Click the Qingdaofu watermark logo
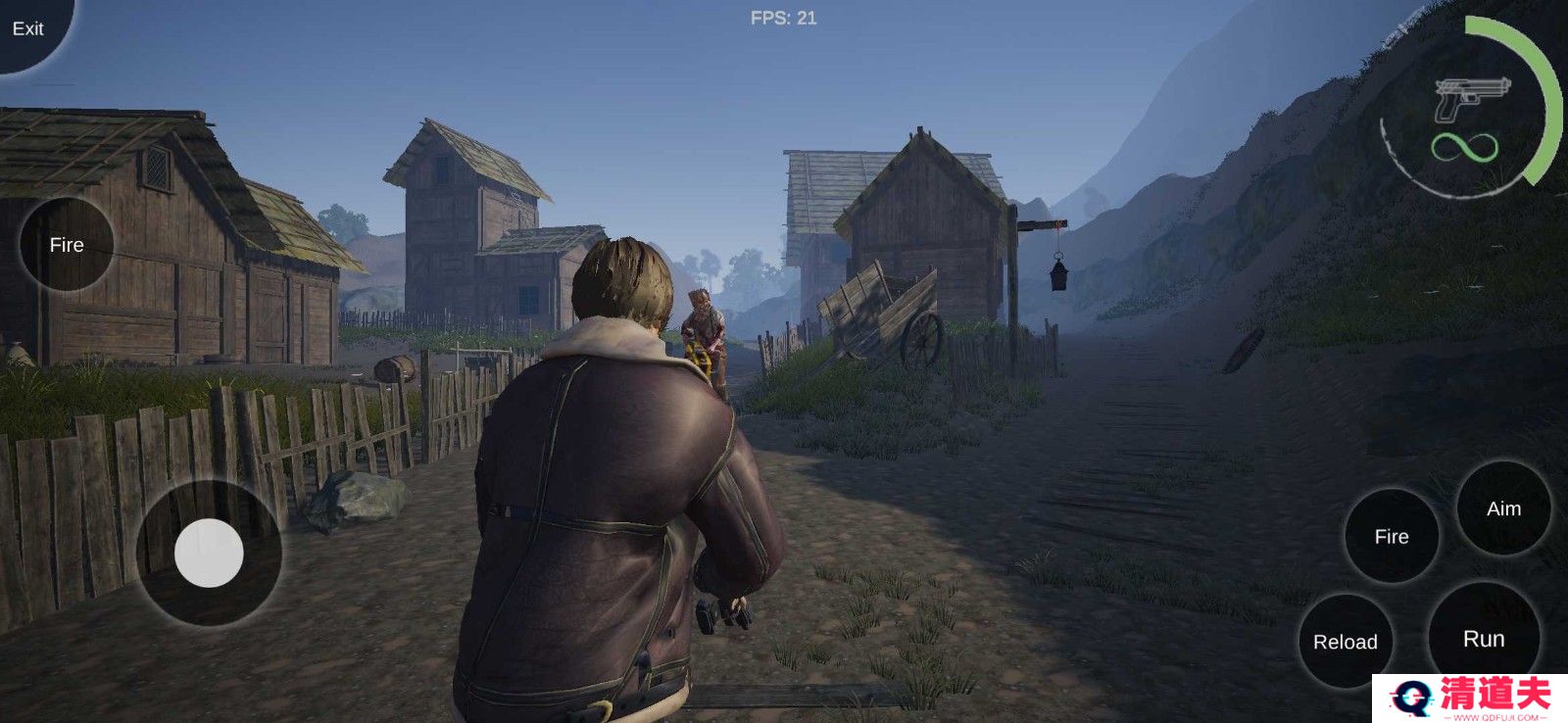Screen dimensions: 1568x723 click(1470, 699)
